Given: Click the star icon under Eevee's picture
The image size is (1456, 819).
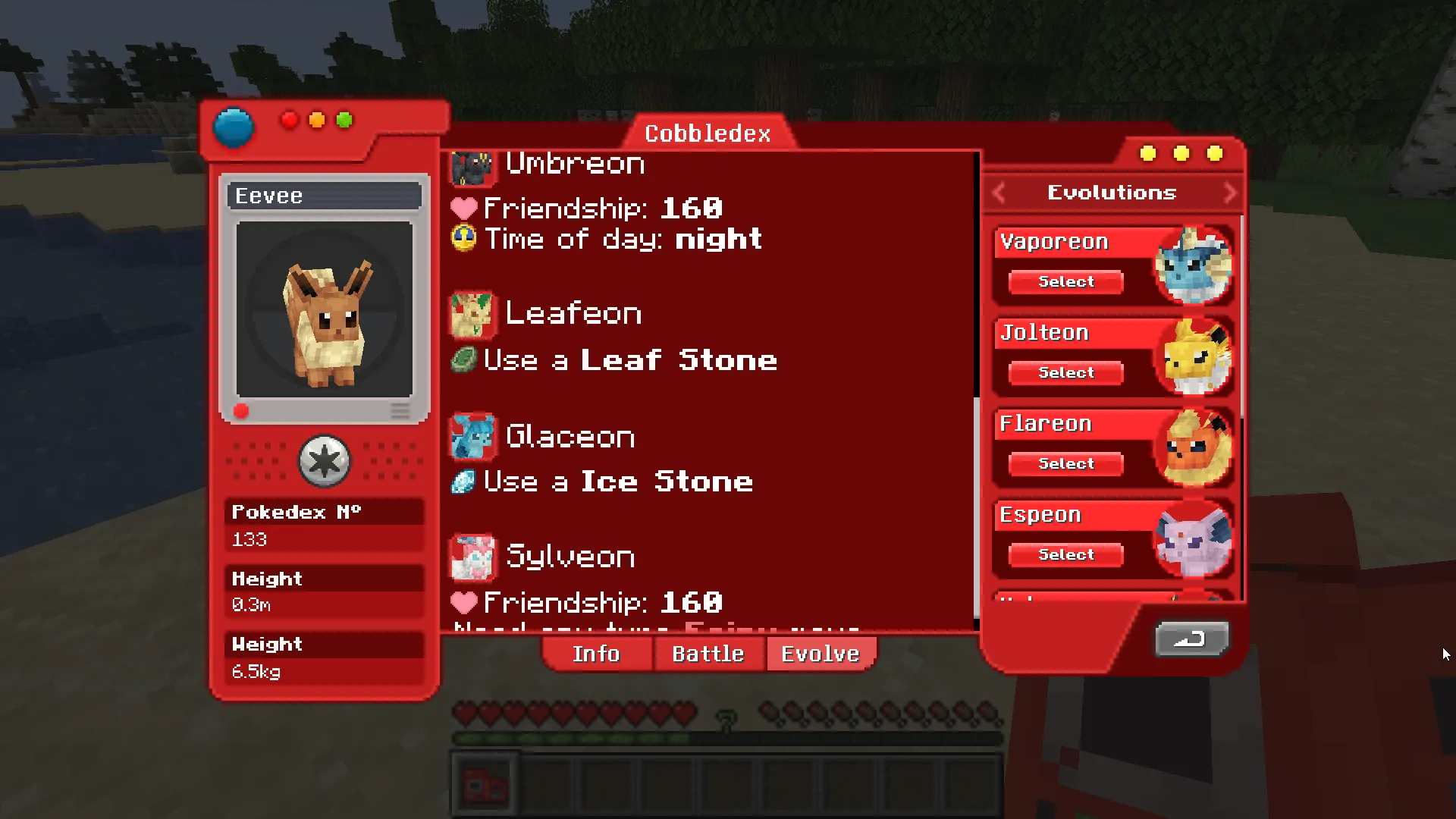Looking at the screenshot, I should [x=325, y=460].
